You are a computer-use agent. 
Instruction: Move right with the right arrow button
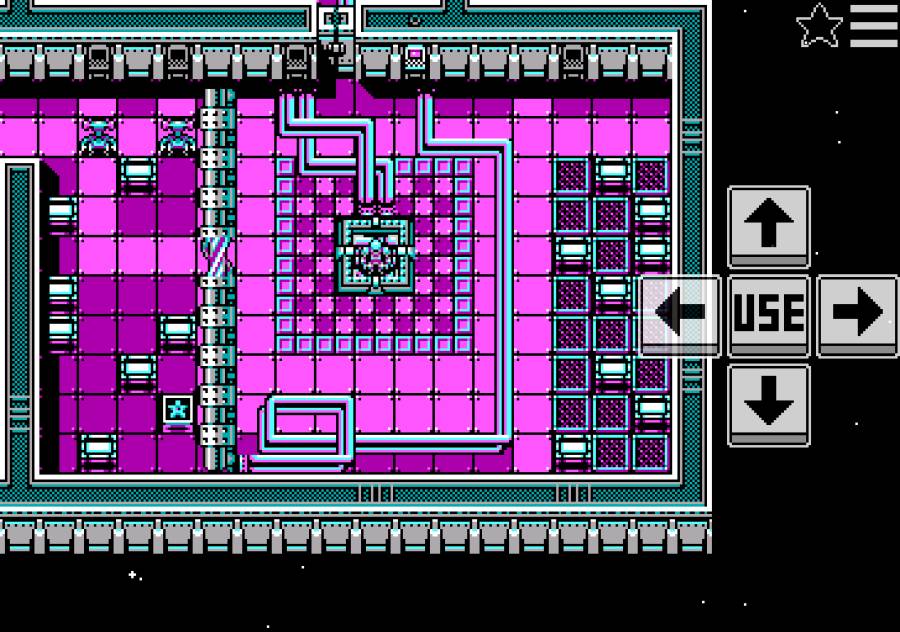857,314
